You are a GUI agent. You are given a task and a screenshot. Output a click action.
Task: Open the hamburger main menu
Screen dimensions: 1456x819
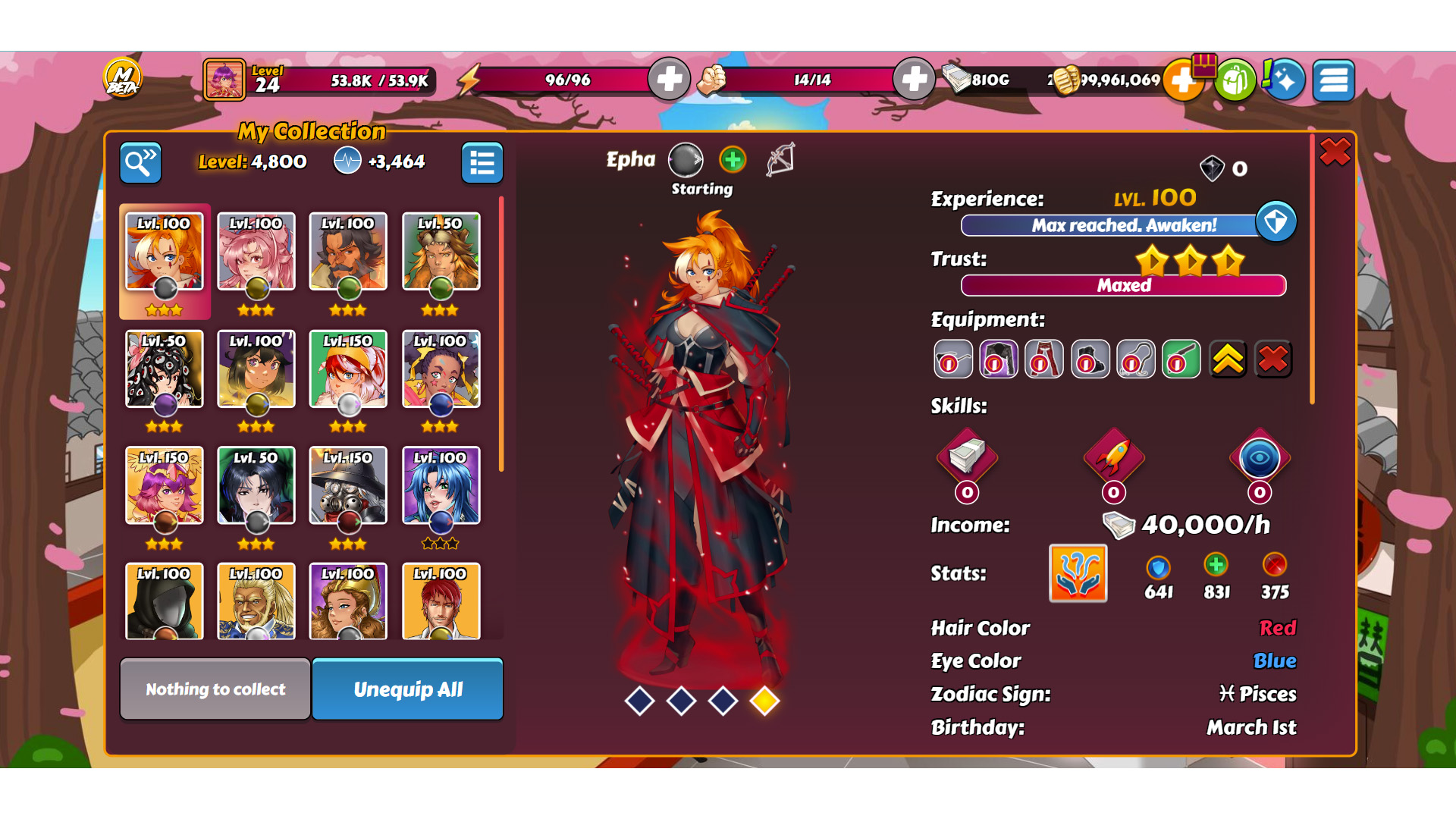tap(1334, 80)
